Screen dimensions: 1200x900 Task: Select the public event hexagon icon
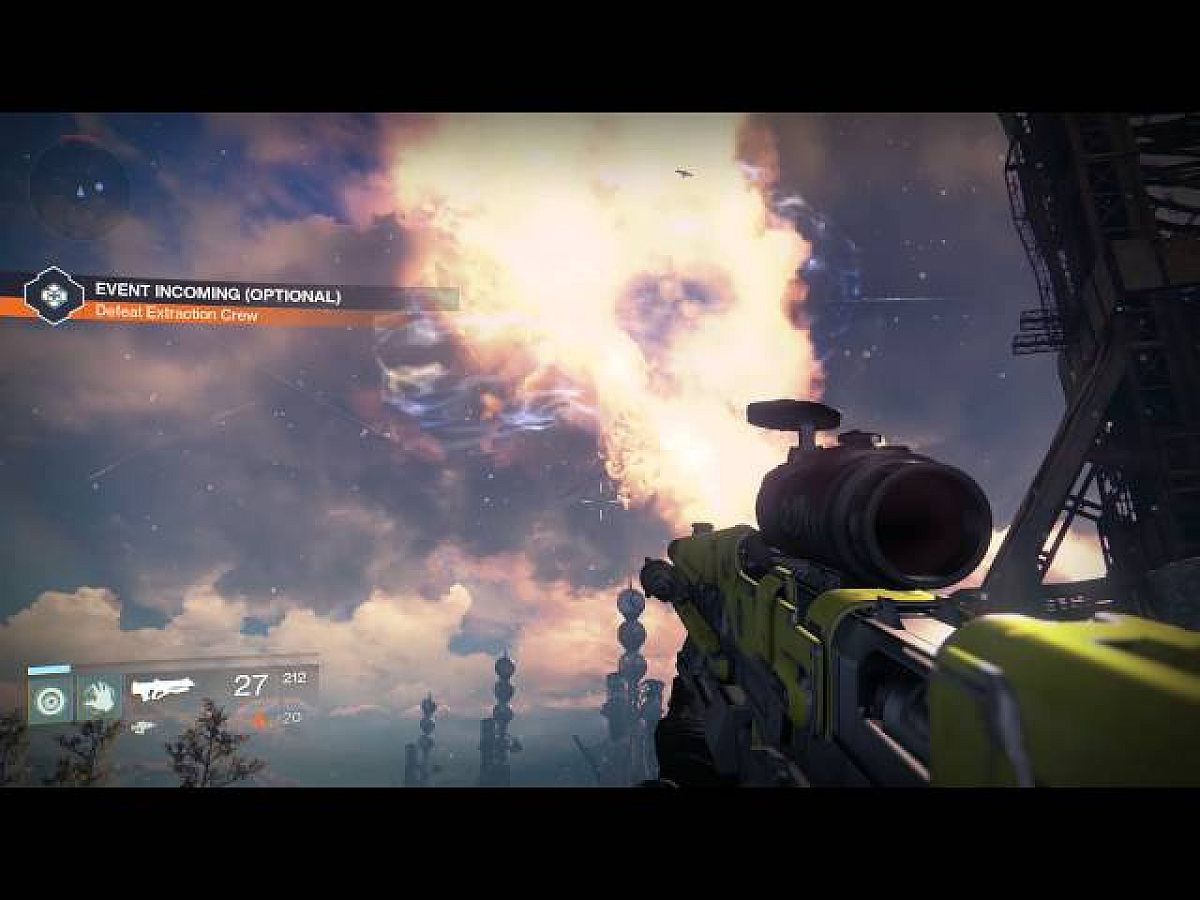pyautogui.click(x=54, y=296)
